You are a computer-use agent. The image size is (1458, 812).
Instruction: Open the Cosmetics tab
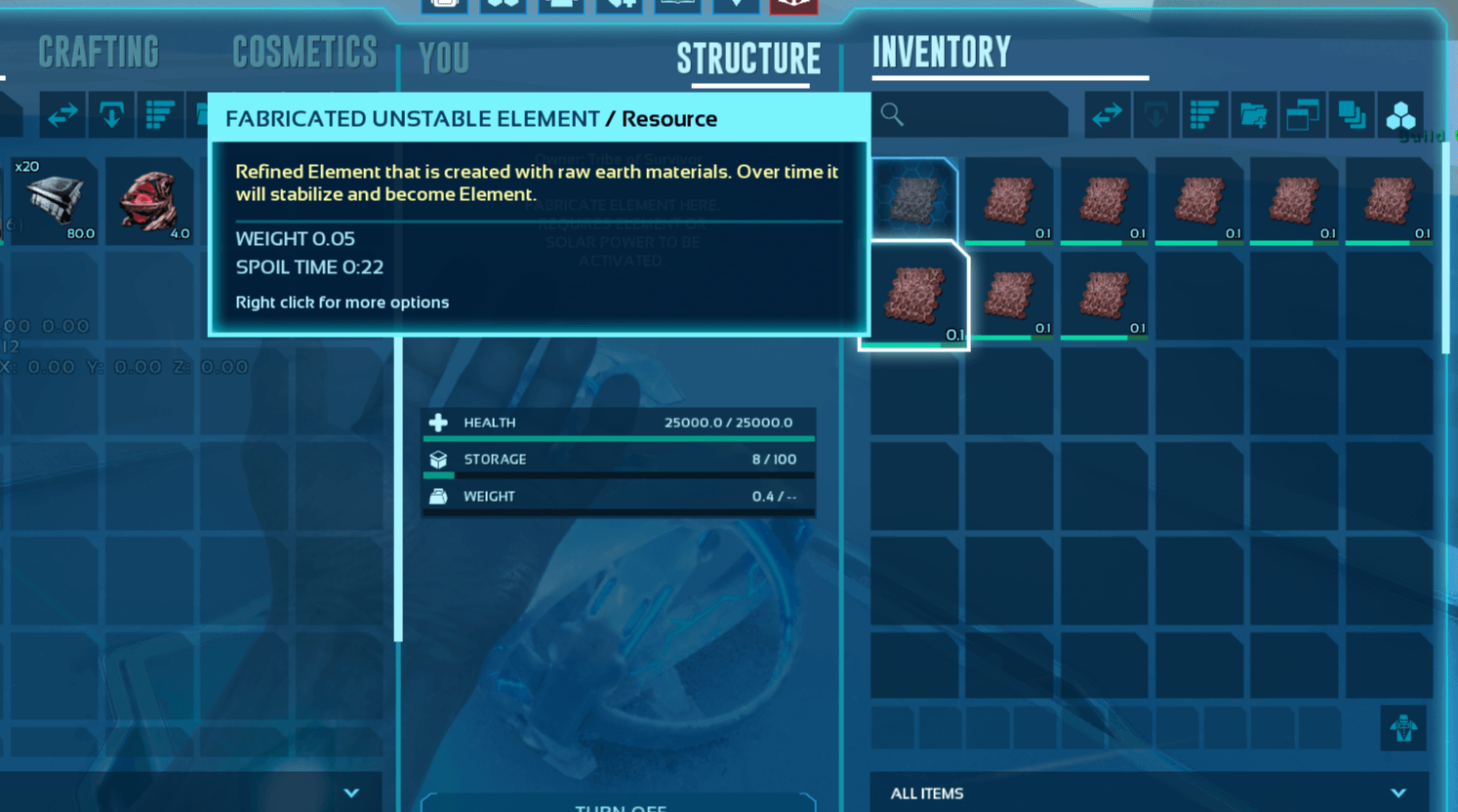[304, 53]
